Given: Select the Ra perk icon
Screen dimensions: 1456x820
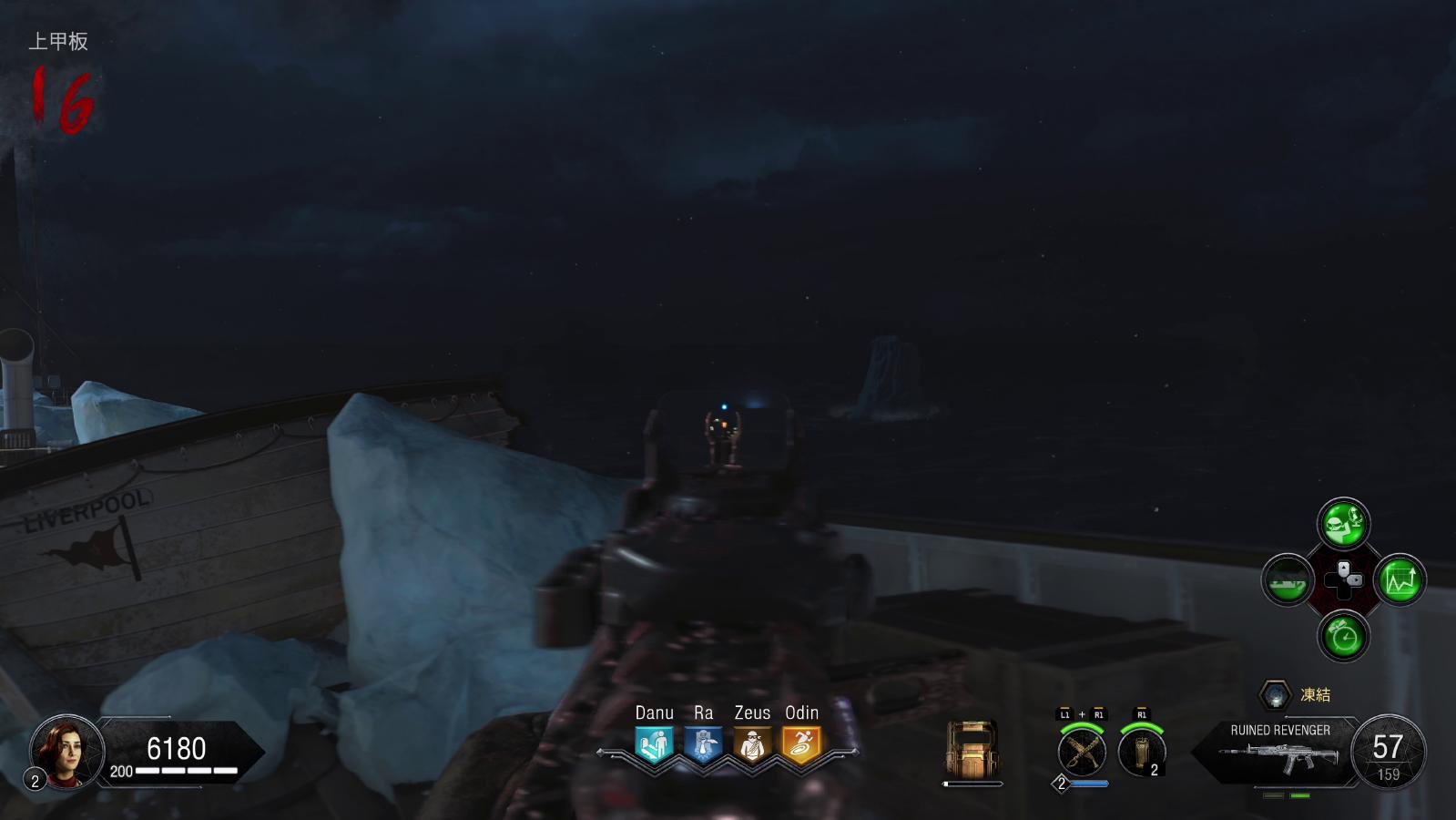Looking at the screenshot, I should [x=703, y=744].
